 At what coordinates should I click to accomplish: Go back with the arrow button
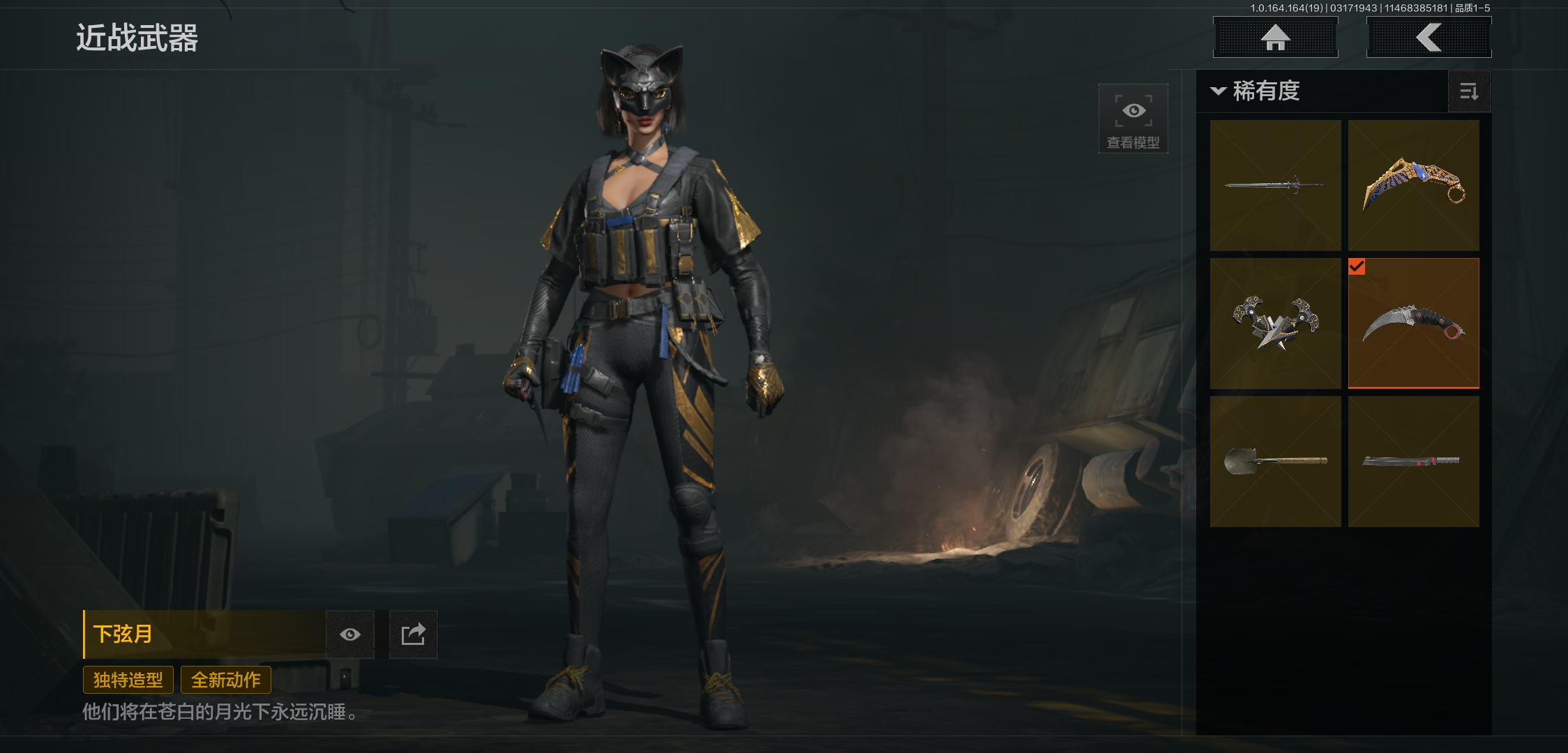pyautogui.click(x=1428, y=38)
